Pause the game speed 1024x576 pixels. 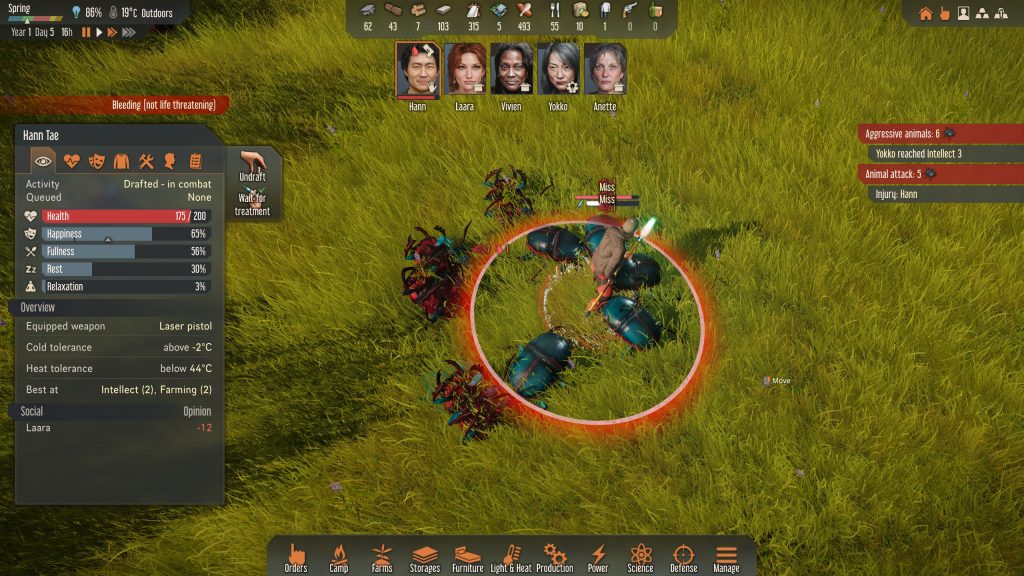click(86, 32)
